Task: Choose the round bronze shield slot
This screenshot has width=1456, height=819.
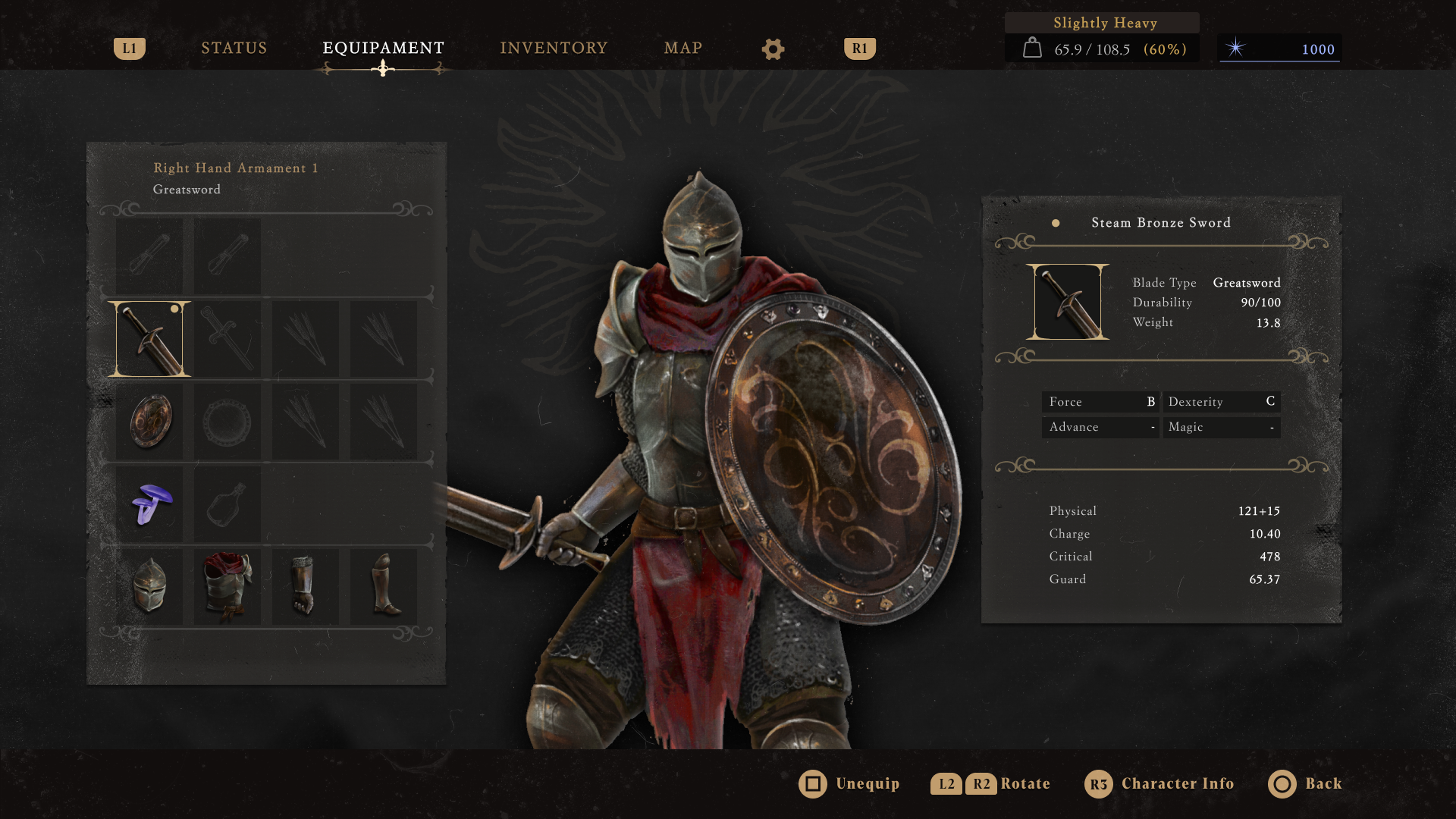Action: (x=150, y=421)
